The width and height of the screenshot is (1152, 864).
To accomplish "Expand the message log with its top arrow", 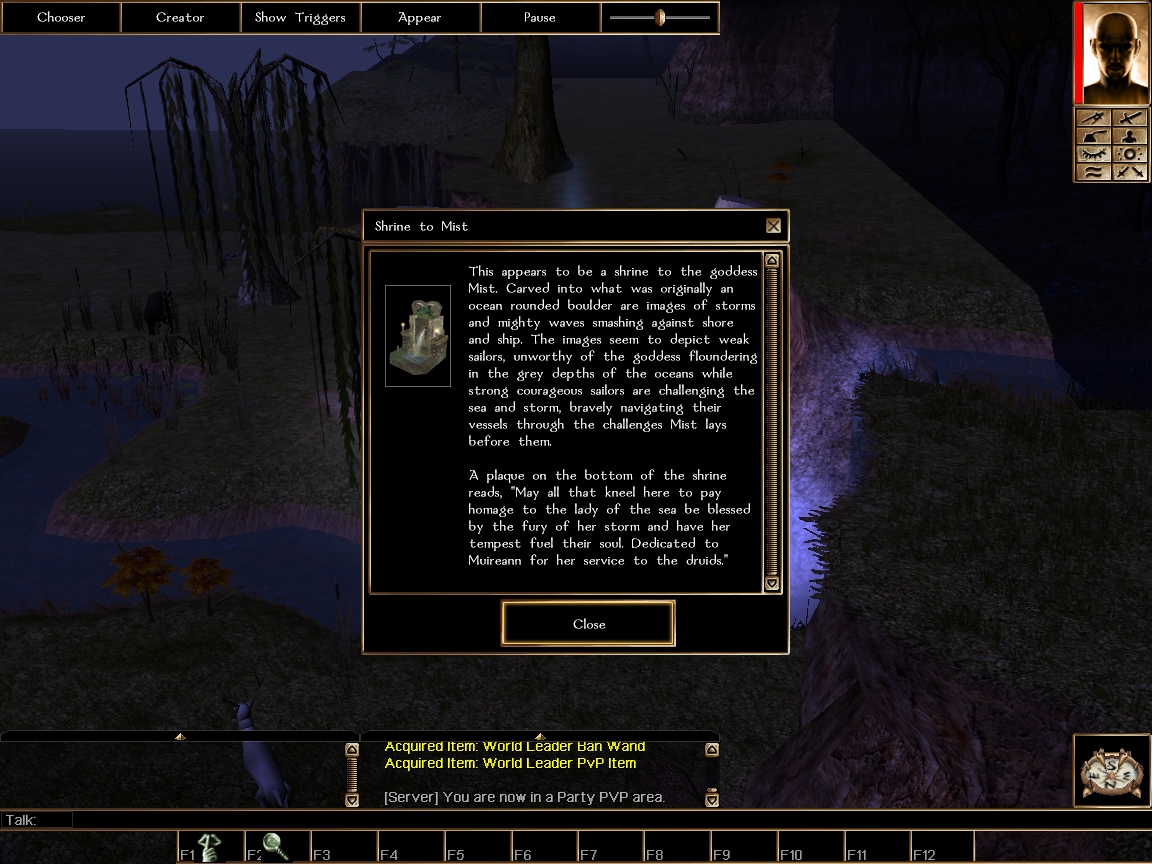I will (x=540, y=737).
